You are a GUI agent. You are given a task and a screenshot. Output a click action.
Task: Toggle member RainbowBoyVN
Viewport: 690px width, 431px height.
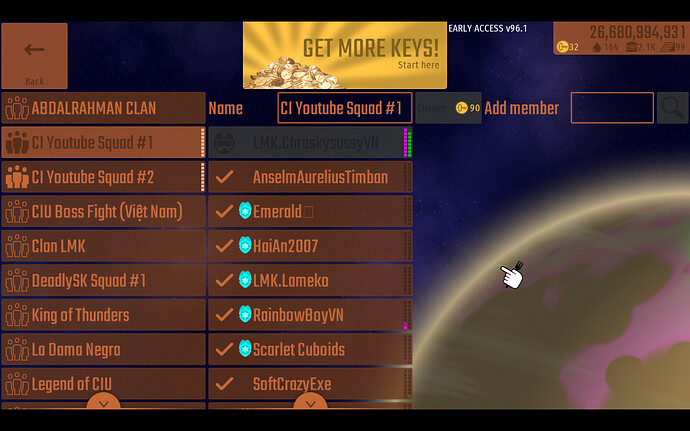pyautogui.click(x=310, y=315)
